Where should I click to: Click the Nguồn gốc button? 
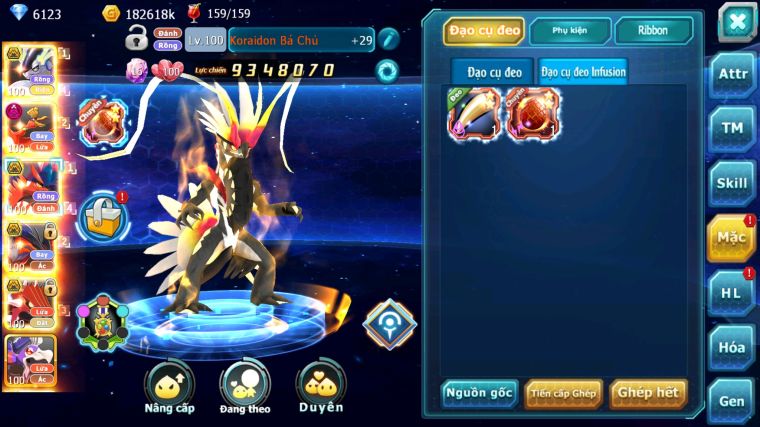(x=480, y=393)
